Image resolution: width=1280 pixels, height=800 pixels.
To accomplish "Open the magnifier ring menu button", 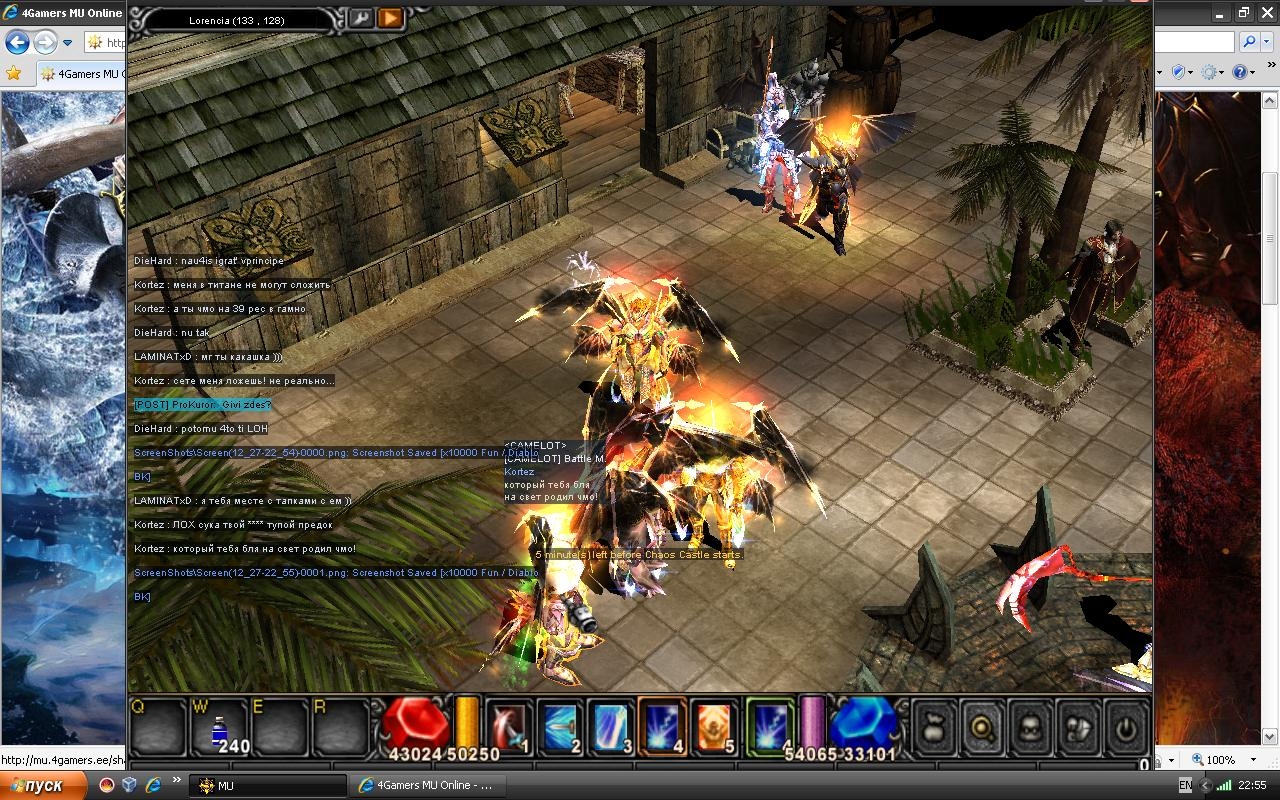I will click(982, 727).
